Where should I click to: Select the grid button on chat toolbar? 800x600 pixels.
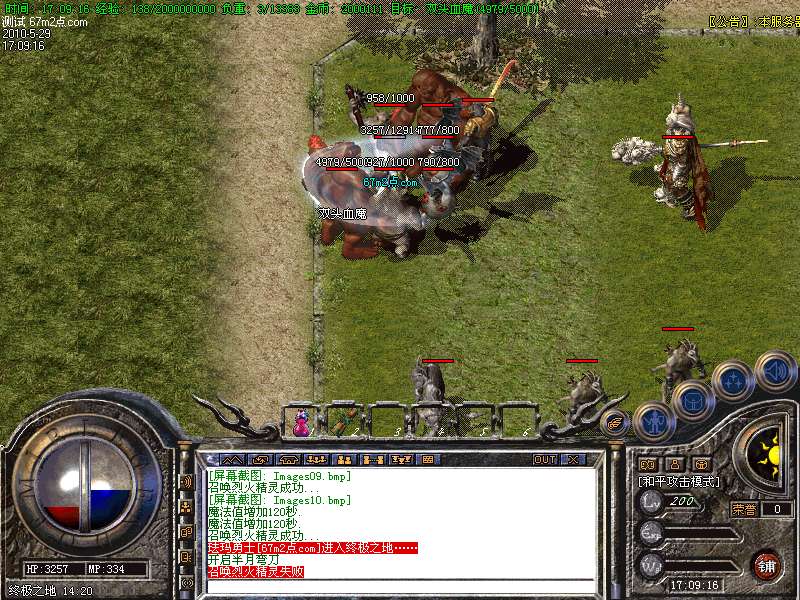[x=427, y=460]
